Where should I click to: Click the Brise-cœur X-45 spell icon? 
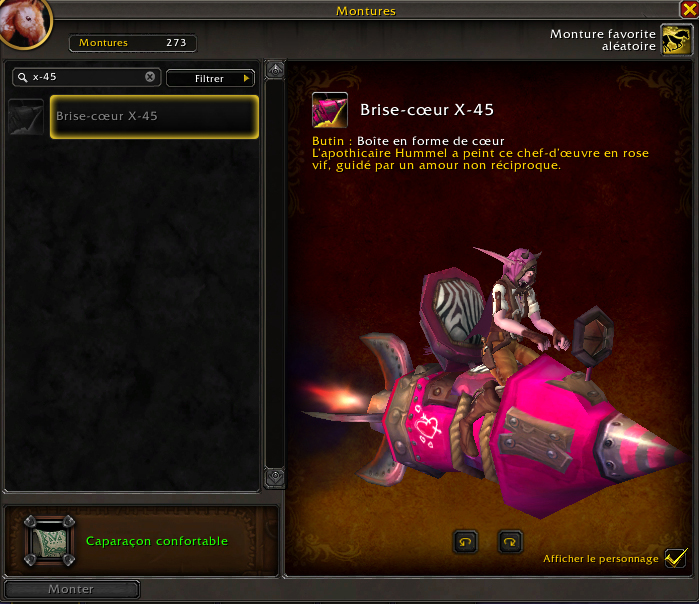pos(329,110)
